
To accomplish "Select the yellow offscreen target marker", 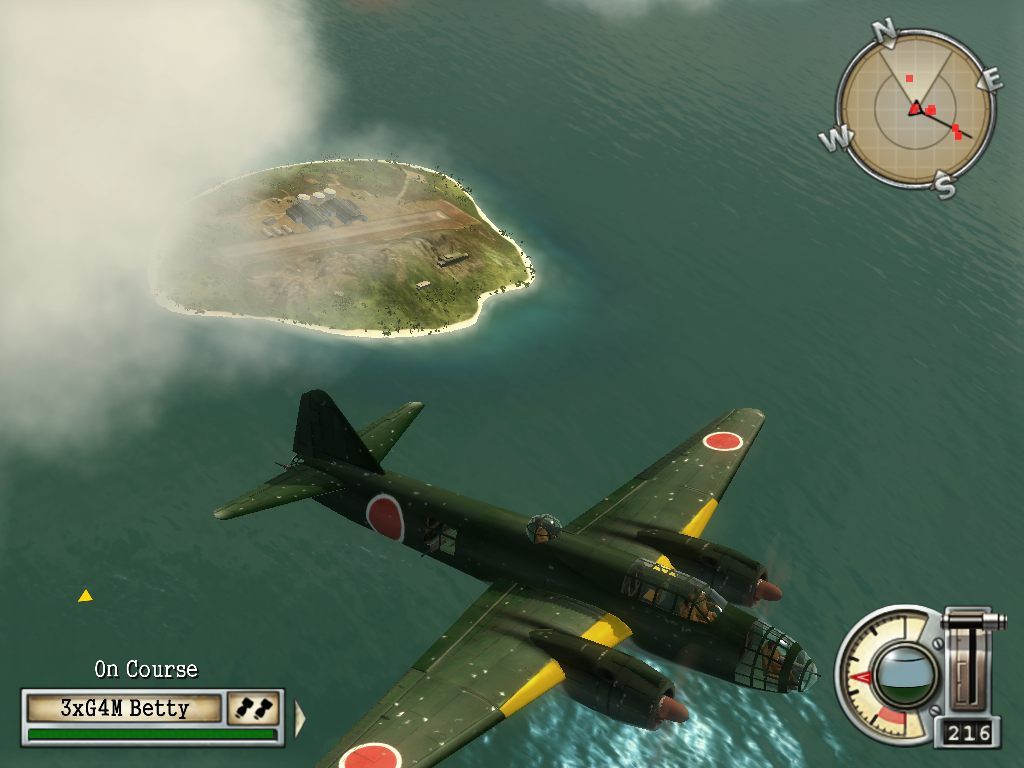I will [85, 596].
